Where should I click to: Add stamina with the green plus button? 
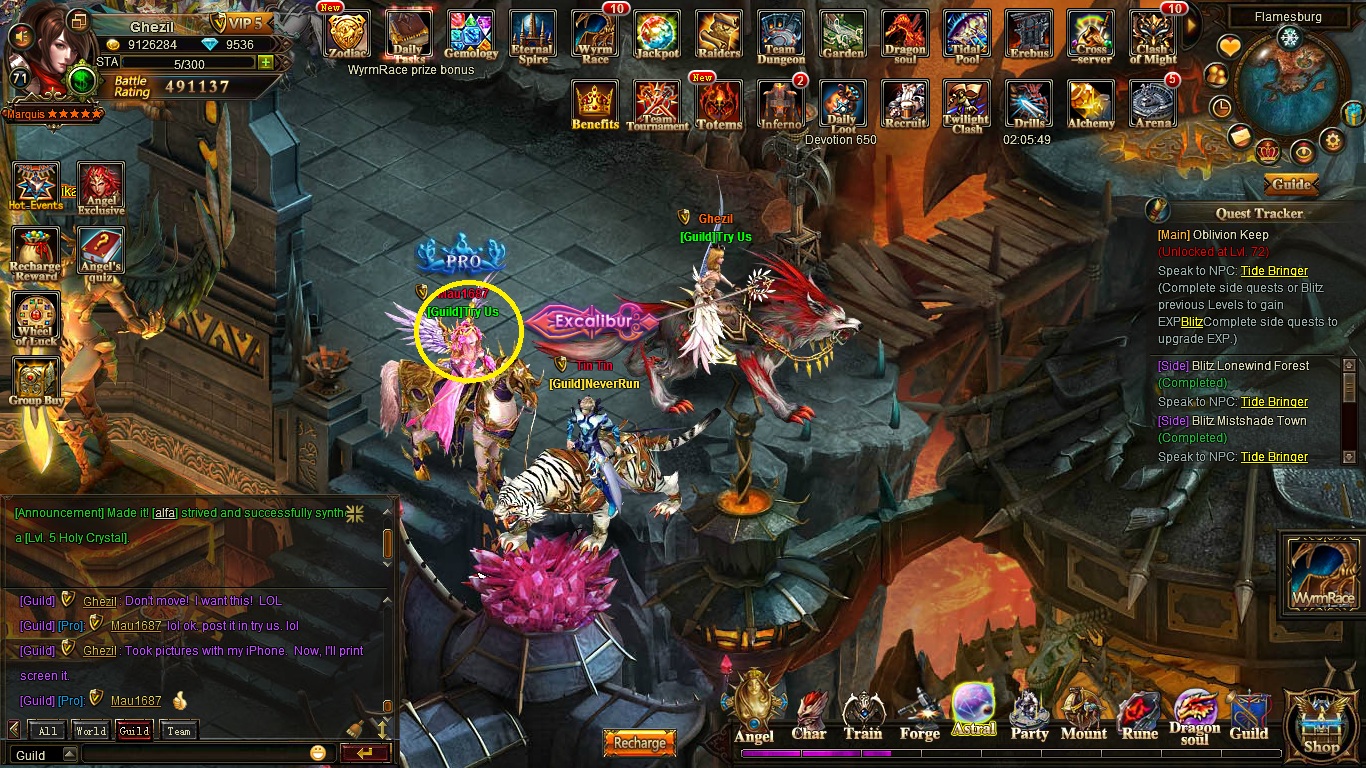point(265,62)
